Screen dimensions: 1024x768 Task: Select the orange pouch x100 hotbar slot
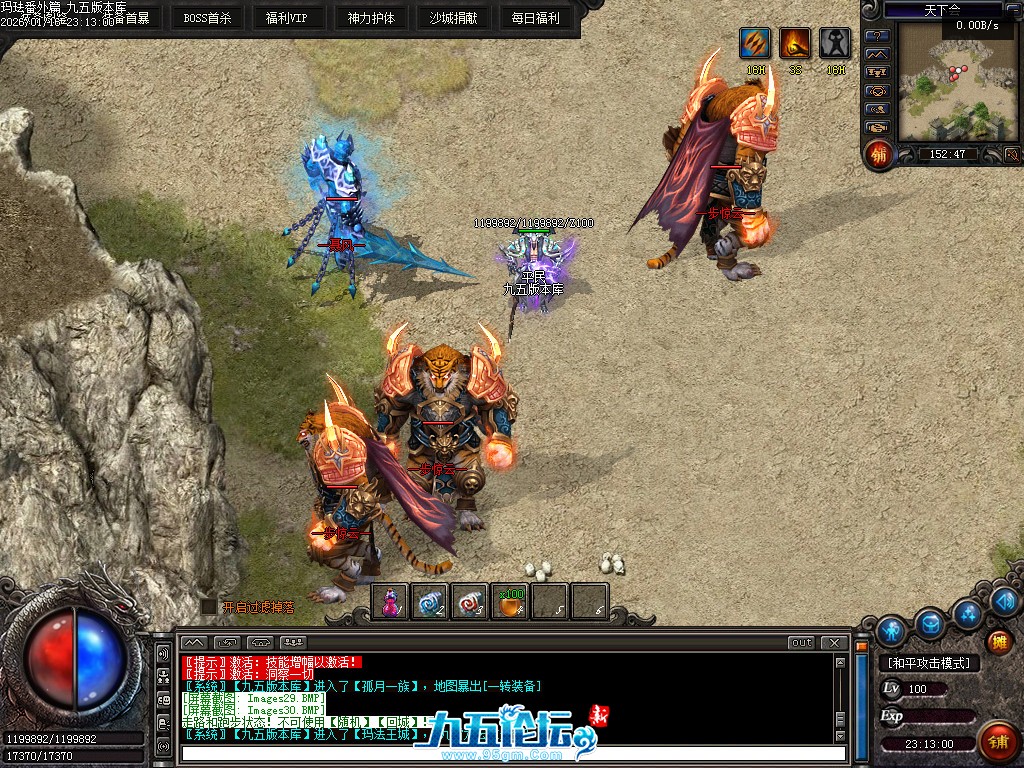pyautogui.click(x=510, y=602)
